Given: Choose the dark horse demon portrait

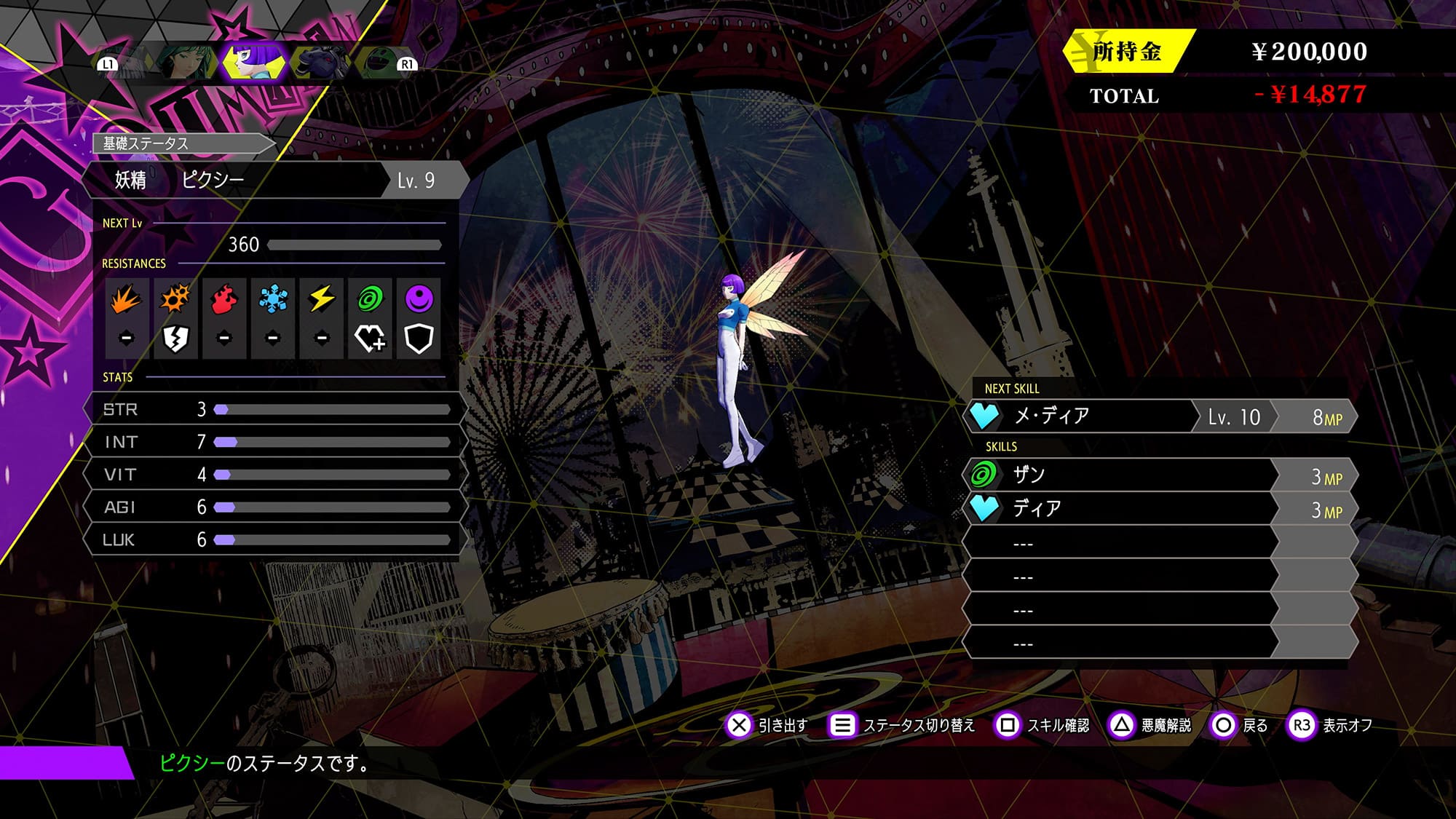Looking at the screenshot, I should 321,63.
